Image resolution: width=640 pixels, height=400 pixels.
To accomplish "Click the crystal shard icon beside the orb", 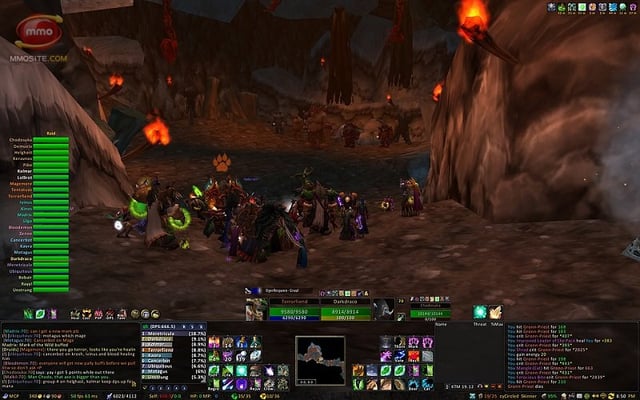I will point(495,313).
